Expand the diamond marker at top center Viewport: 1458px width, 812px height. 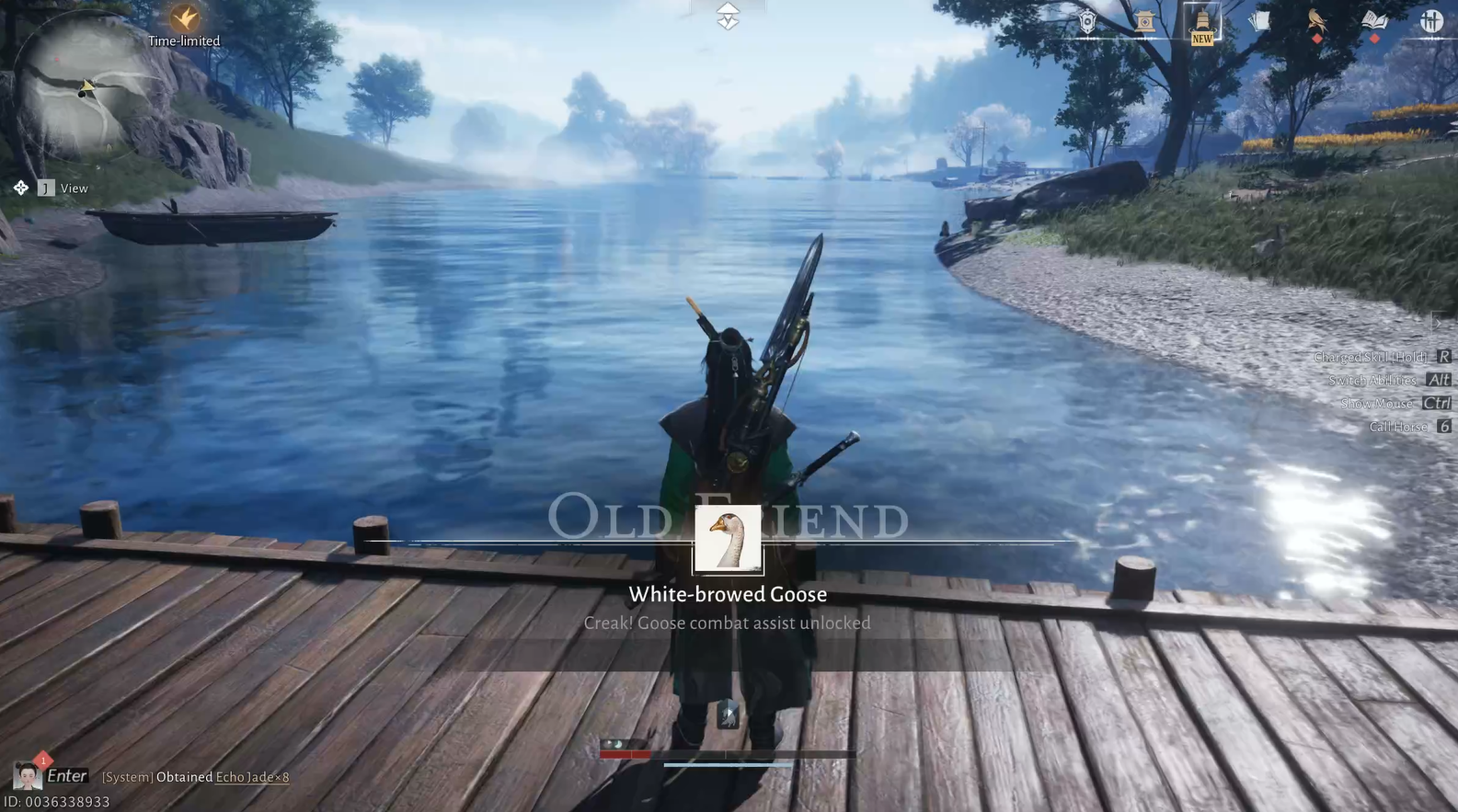pos(727,16)
